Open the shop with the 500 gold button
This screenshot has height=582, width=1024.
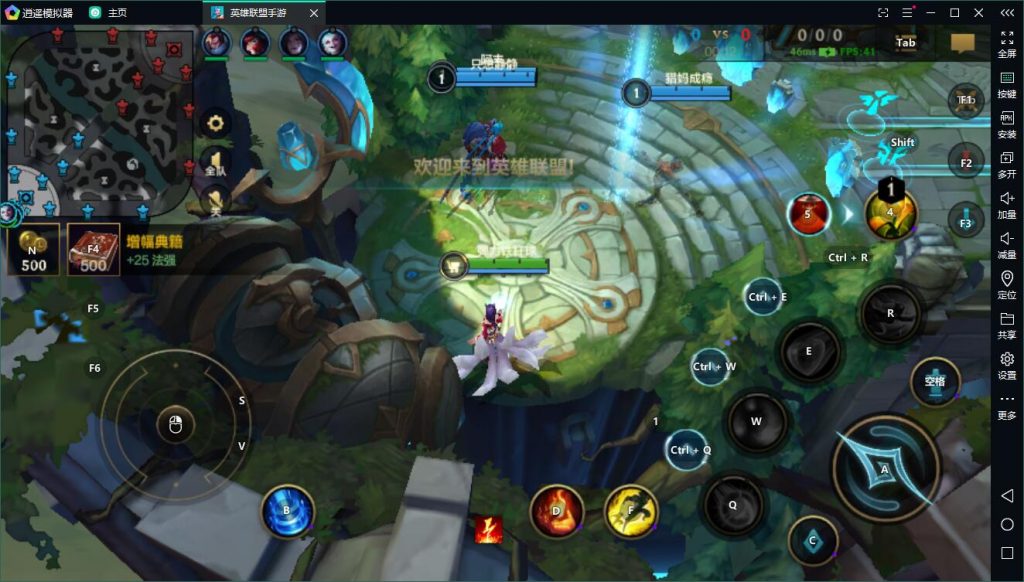tap(34, 250)
